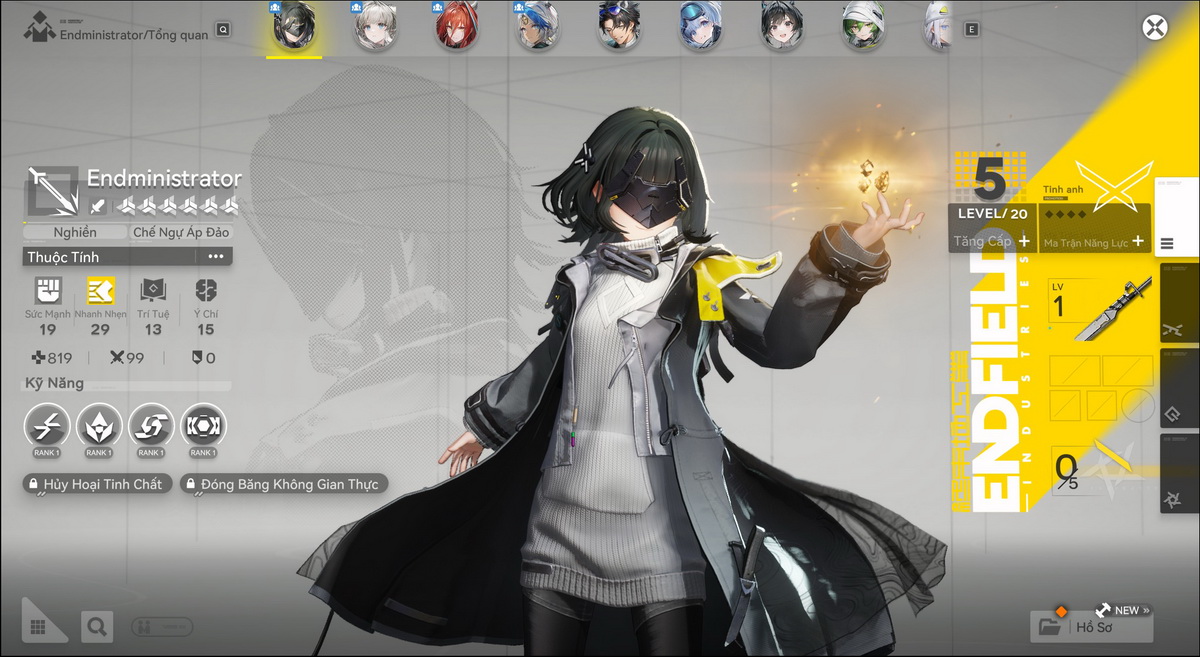The height and width of the screenshot is (657, 1200).
Task: Click the Chế Ngự Áp Đảo tag
Action: click(181, 232)
